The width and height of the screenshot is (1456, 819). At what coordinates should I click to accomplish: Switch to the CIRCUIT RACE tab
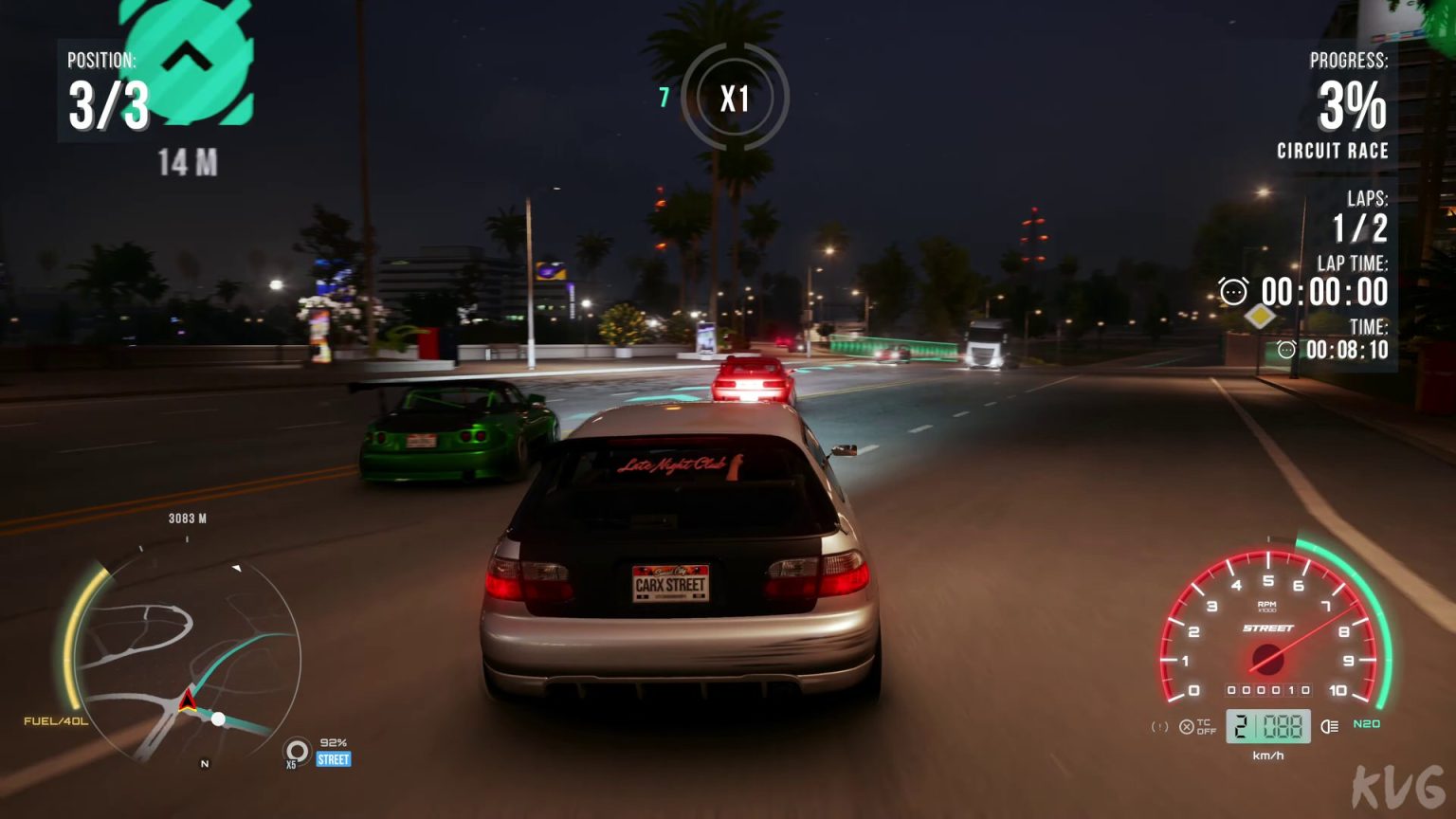1331,150
